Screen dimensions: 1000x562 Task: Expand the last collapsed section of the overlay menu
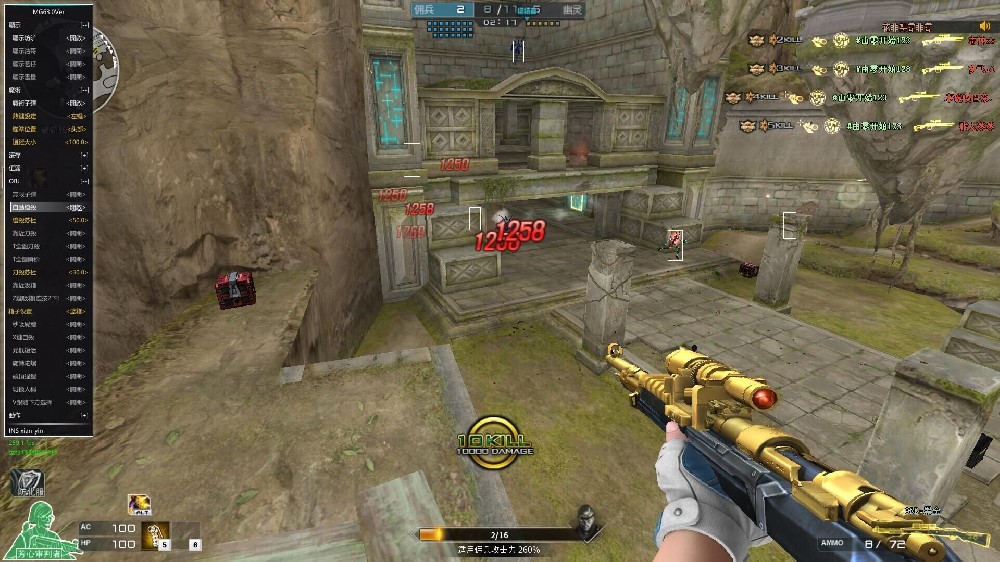click(x=85, y=416)
